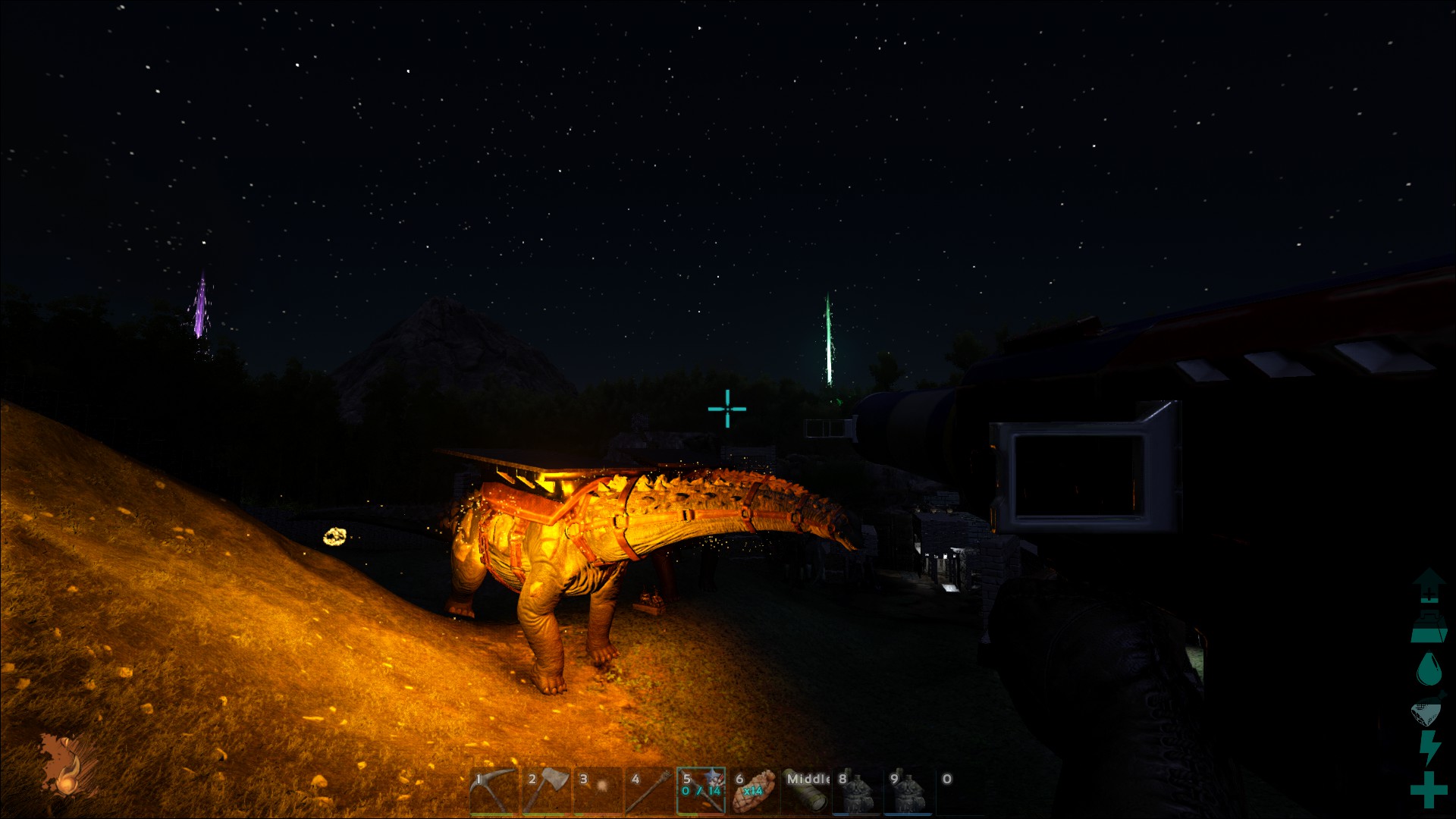Use the cooked meat stack x14

point(753,791)
